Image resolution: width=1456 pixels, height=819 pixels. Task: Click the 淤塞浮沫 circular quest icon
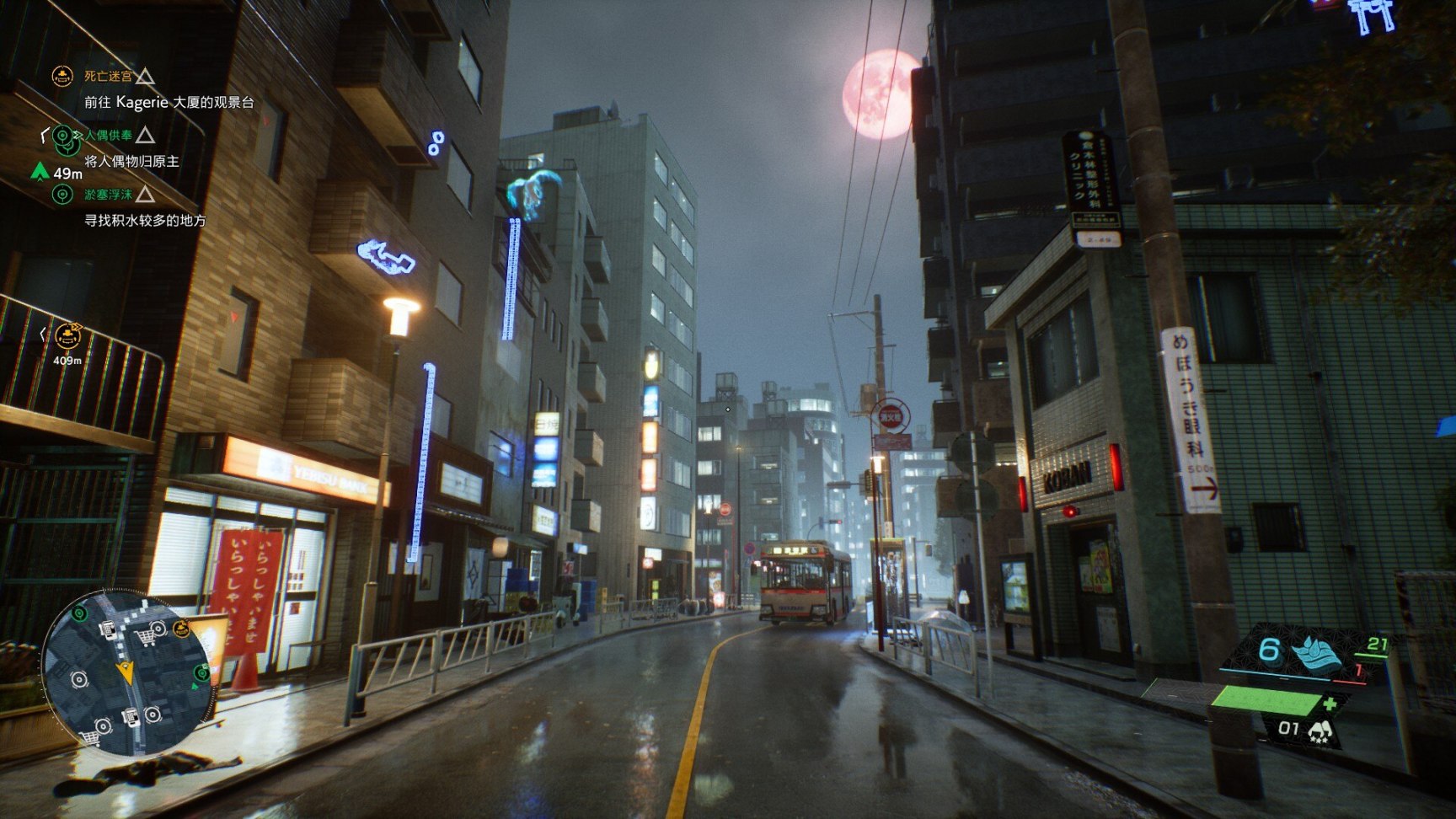[61, 195]
